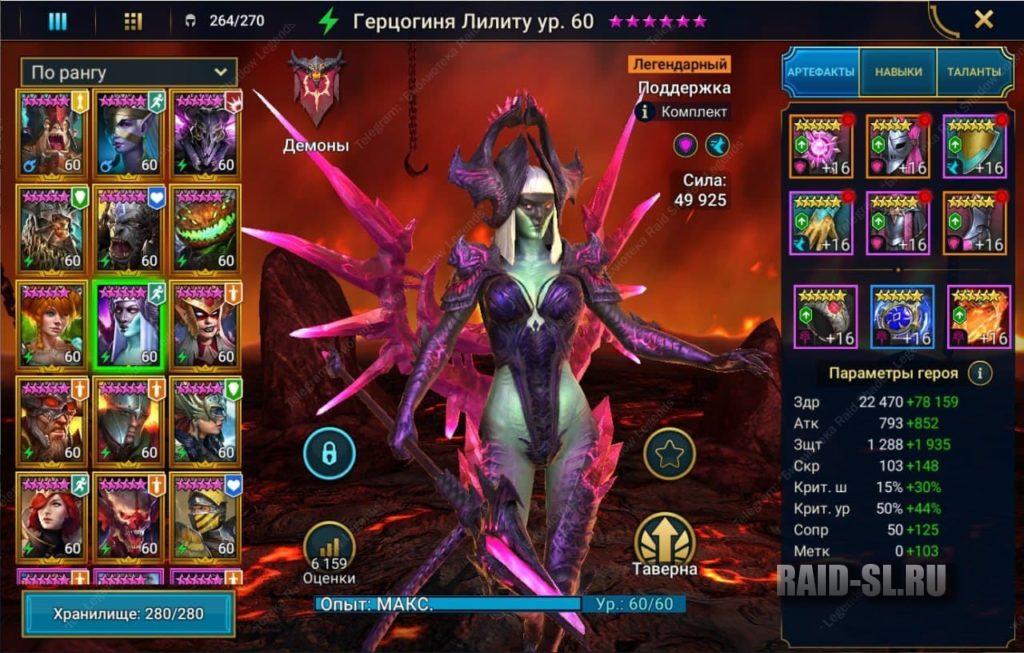The image size is (1024, 653).
Task: Show info for Комплект
Action: click(645, 112)
